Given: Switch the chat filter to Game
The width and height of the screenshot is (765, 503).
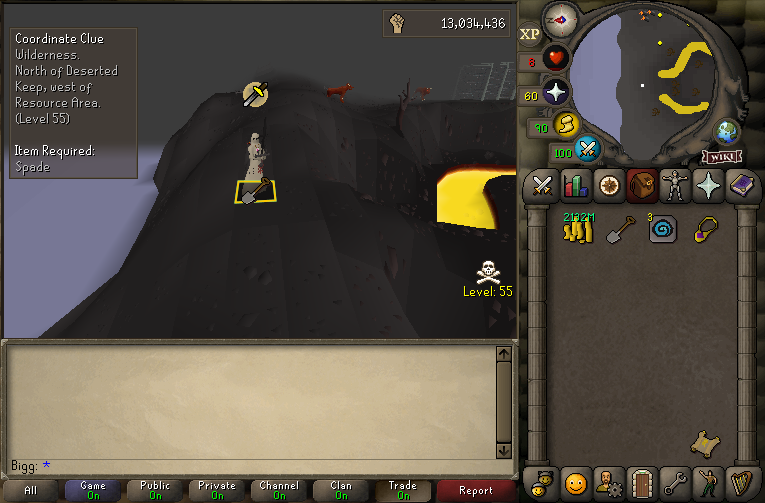Looking at the screenshot, I should [93, 491].
